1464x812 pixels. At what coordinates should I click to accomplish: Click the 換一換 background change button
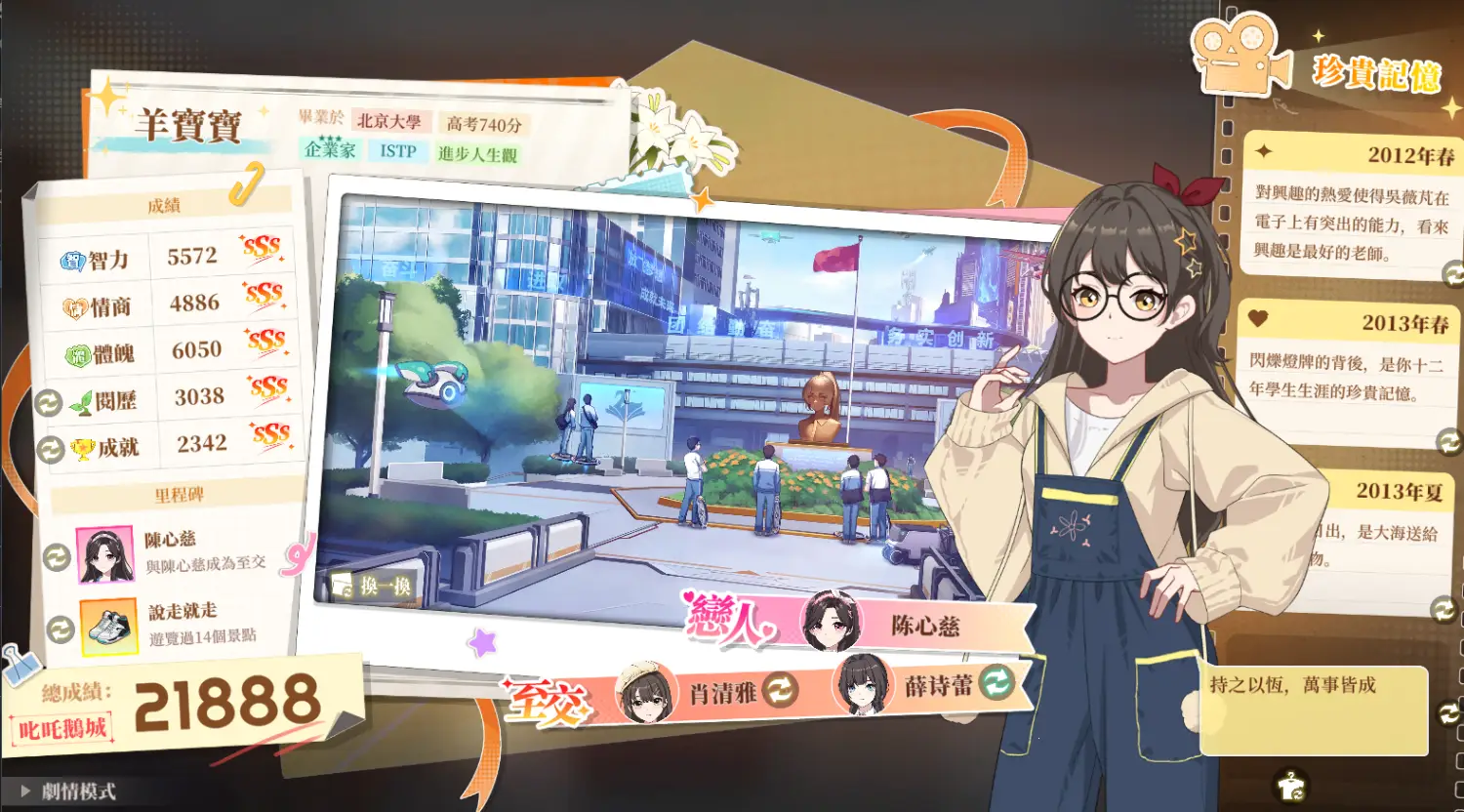pos(373,586)
